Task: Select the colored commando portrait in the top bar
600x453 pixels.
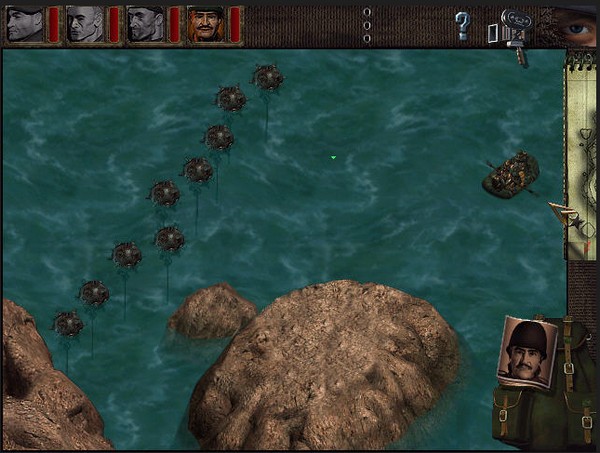Action: coord(204,24)
